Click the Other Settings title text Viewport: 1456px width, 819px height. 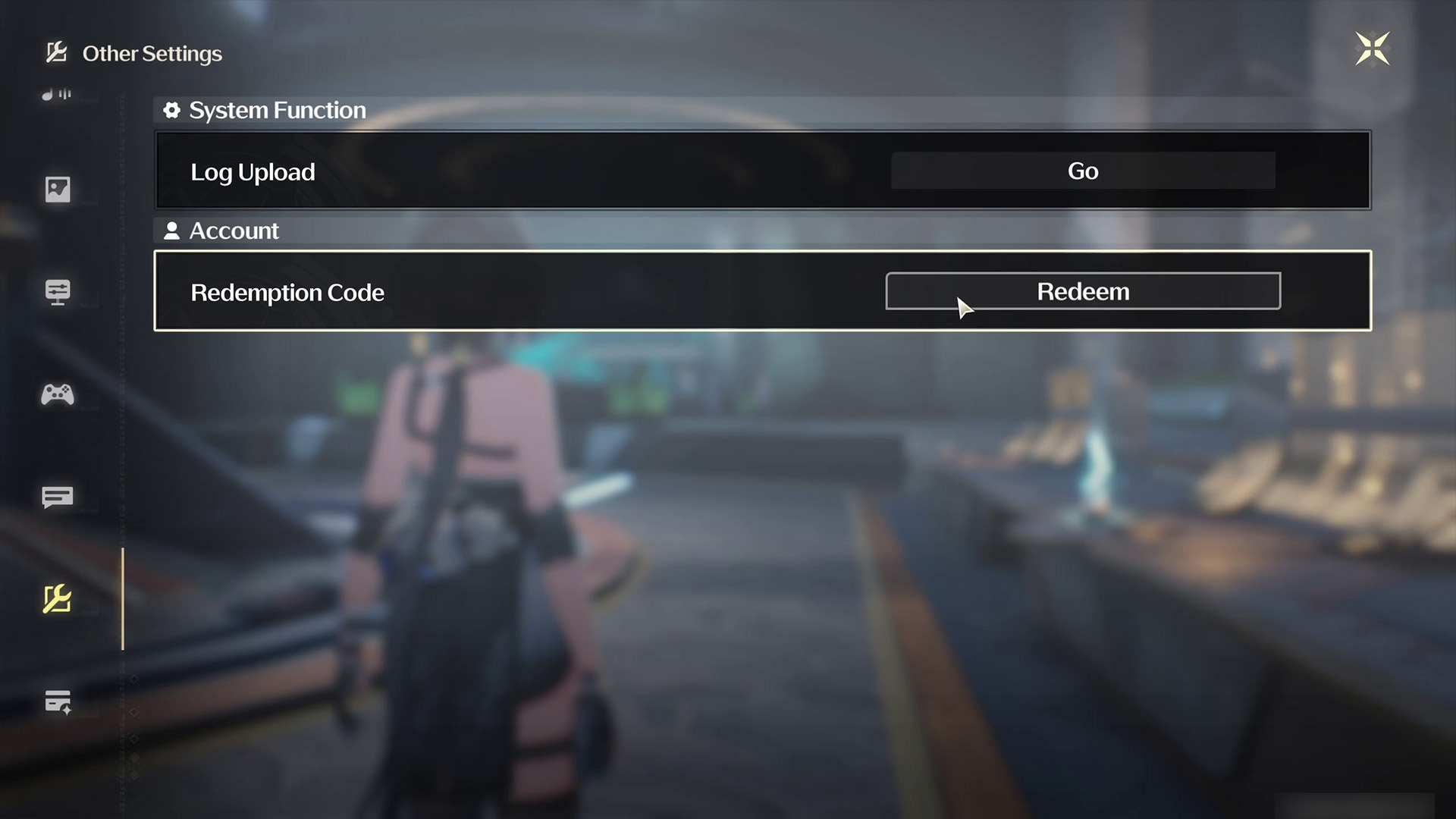(152, 53)
